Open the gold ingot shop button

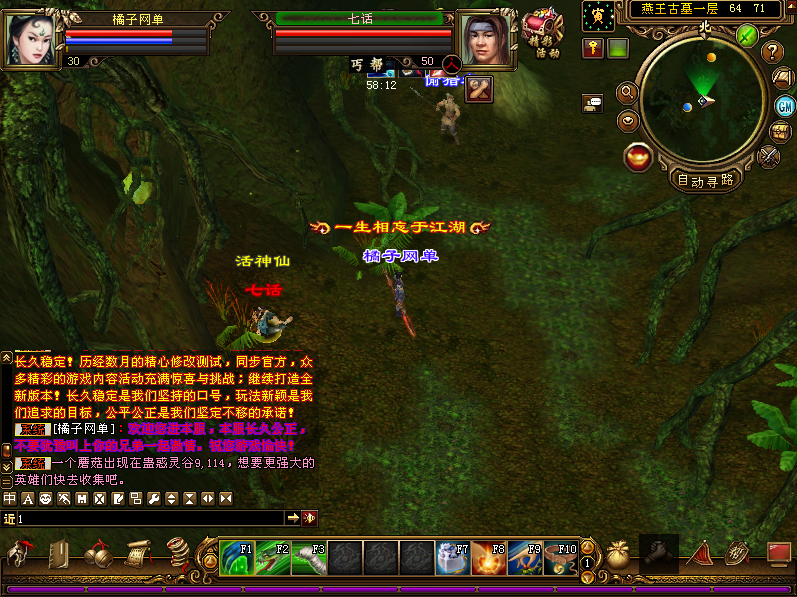pyautogui.click(x=638, y=157)
